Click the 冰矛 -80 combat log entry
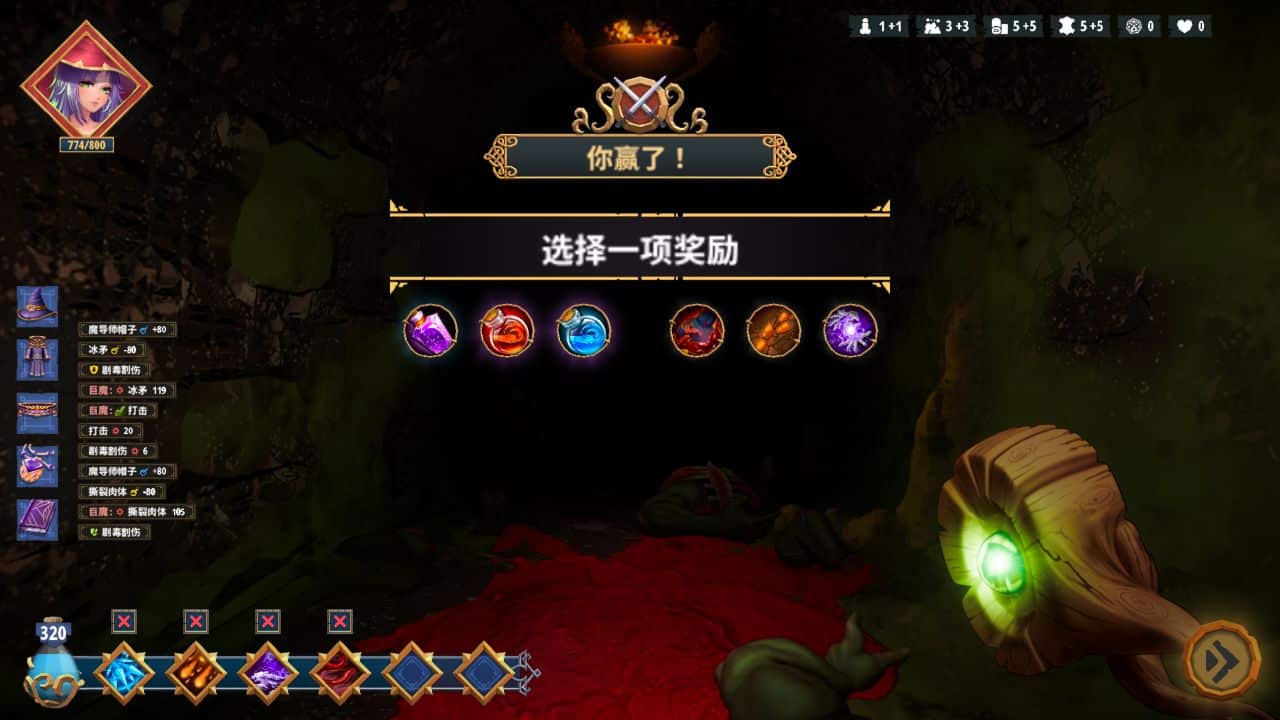The width and height of the screenshot is (1280, 720). click(x=112, y=350)
